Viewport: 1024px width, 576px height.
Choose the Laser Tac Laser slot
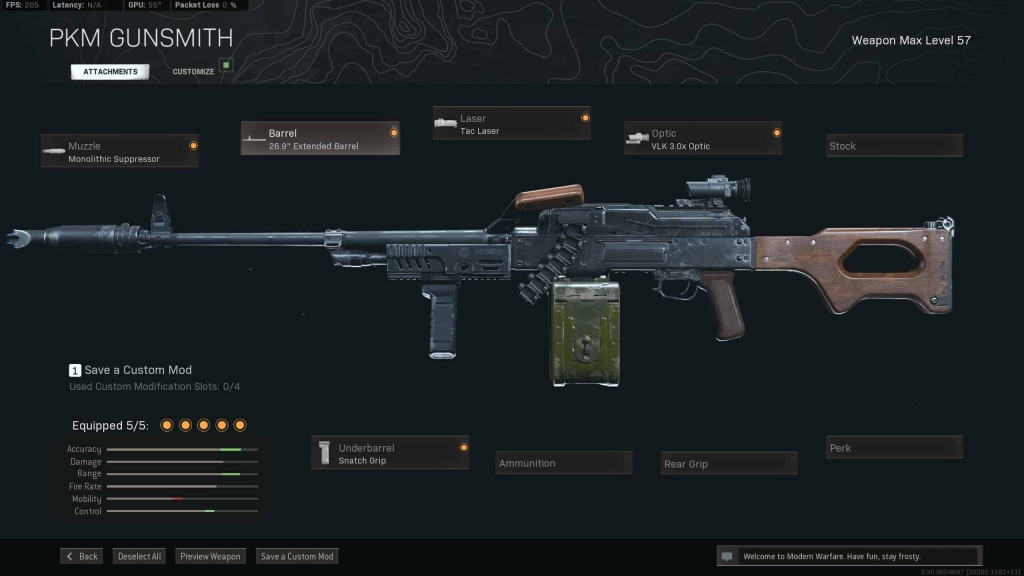[511, 124]
